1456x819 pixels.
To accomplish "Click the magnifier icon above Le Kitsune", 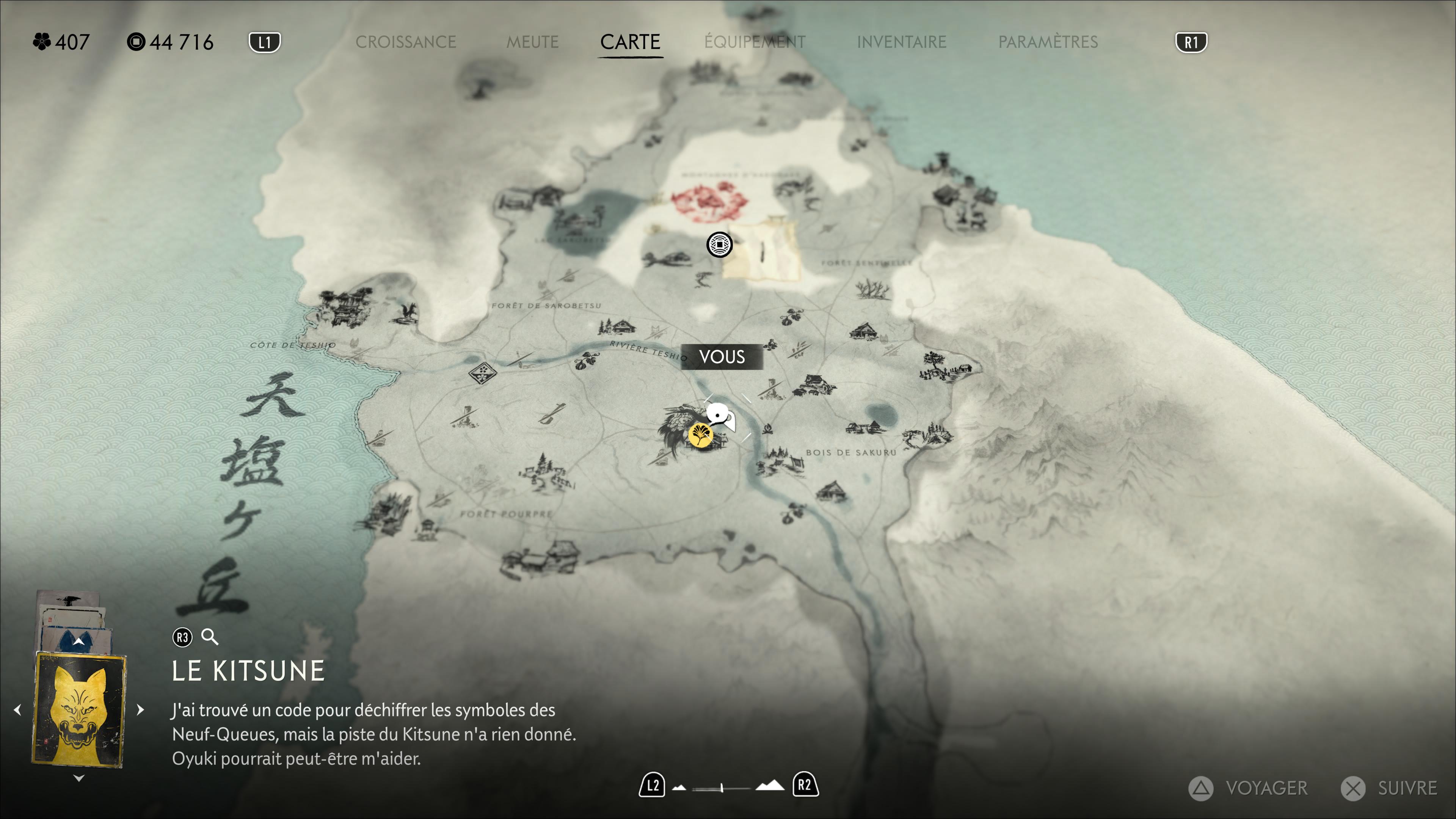I will [210, 637].
